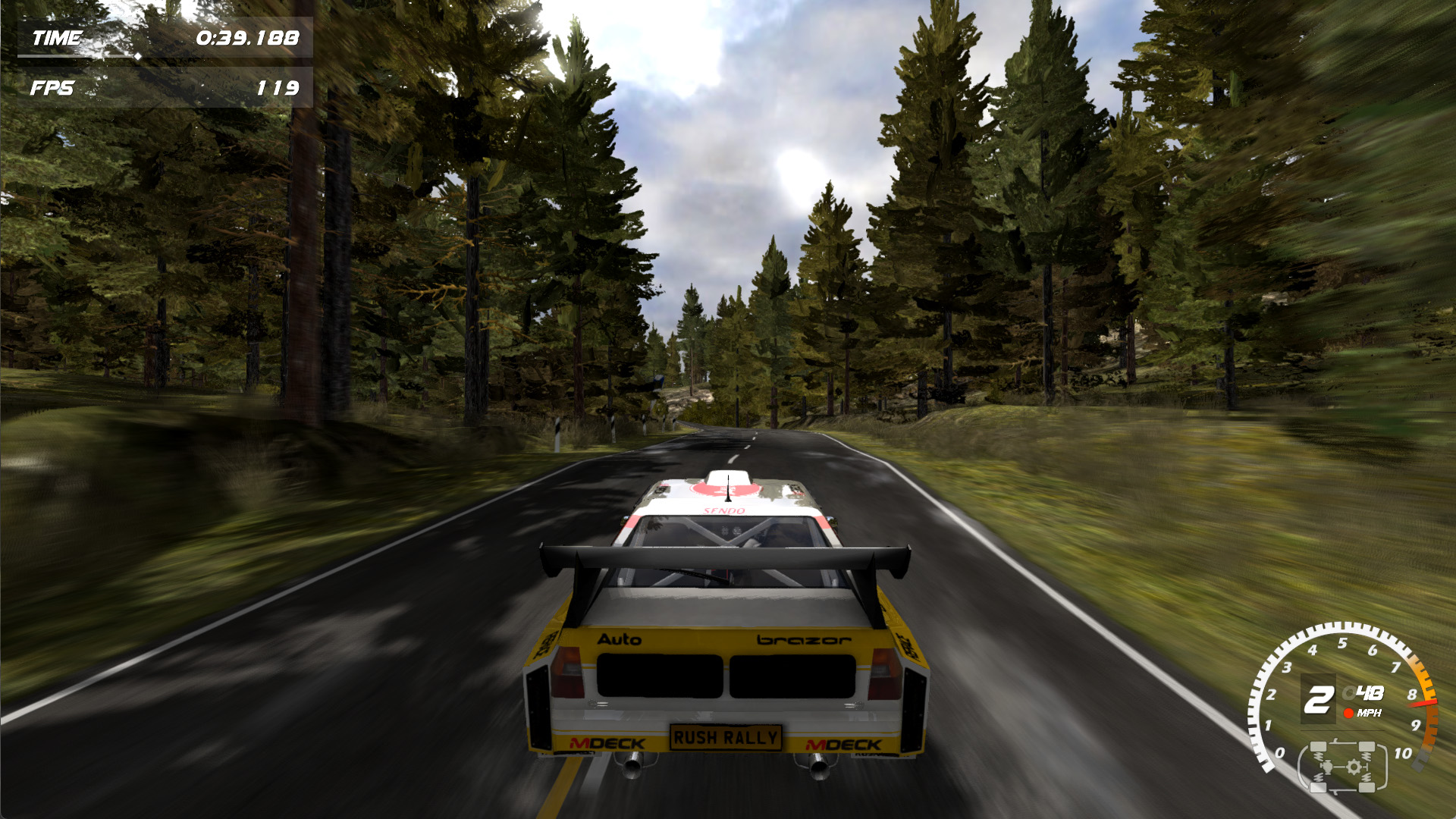Click the car drivetrain damage diagram
Viewport: 1456px width, 819px height.
pos(1342,767)
